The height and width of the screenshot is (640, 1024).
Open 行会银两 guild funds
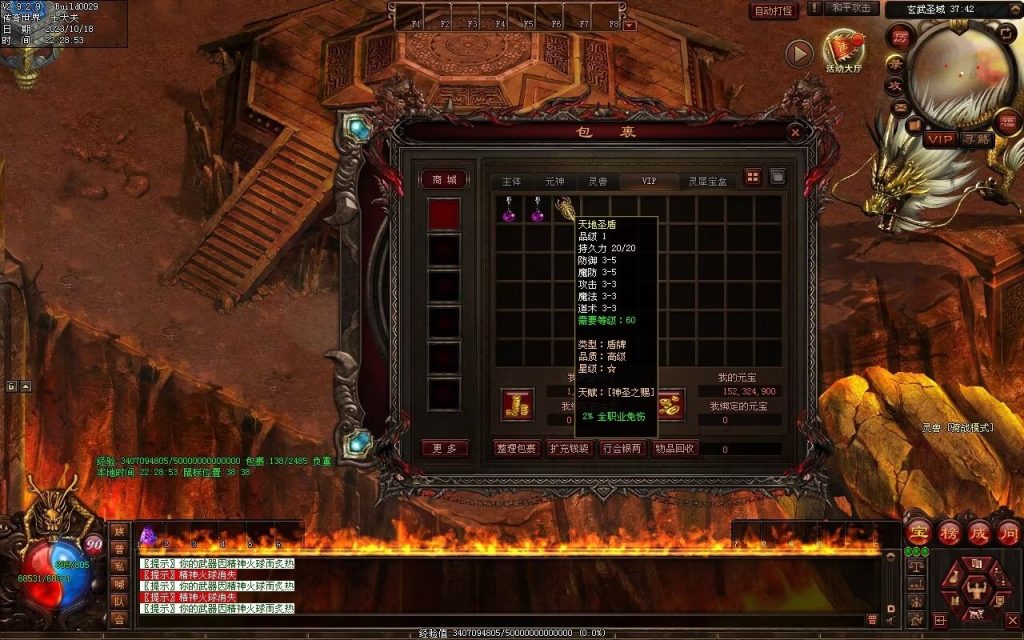coord(622,448)
